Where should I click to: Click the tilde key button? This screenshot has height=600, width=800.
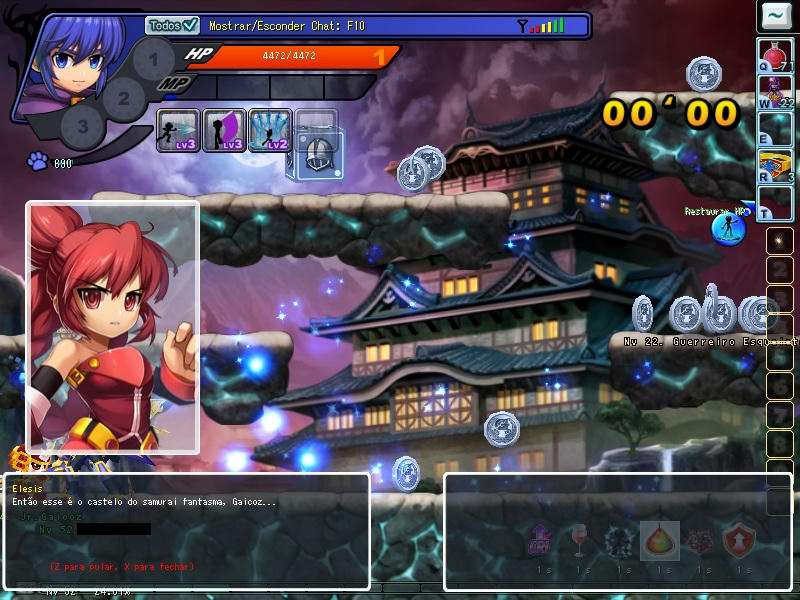coord(775,16)
